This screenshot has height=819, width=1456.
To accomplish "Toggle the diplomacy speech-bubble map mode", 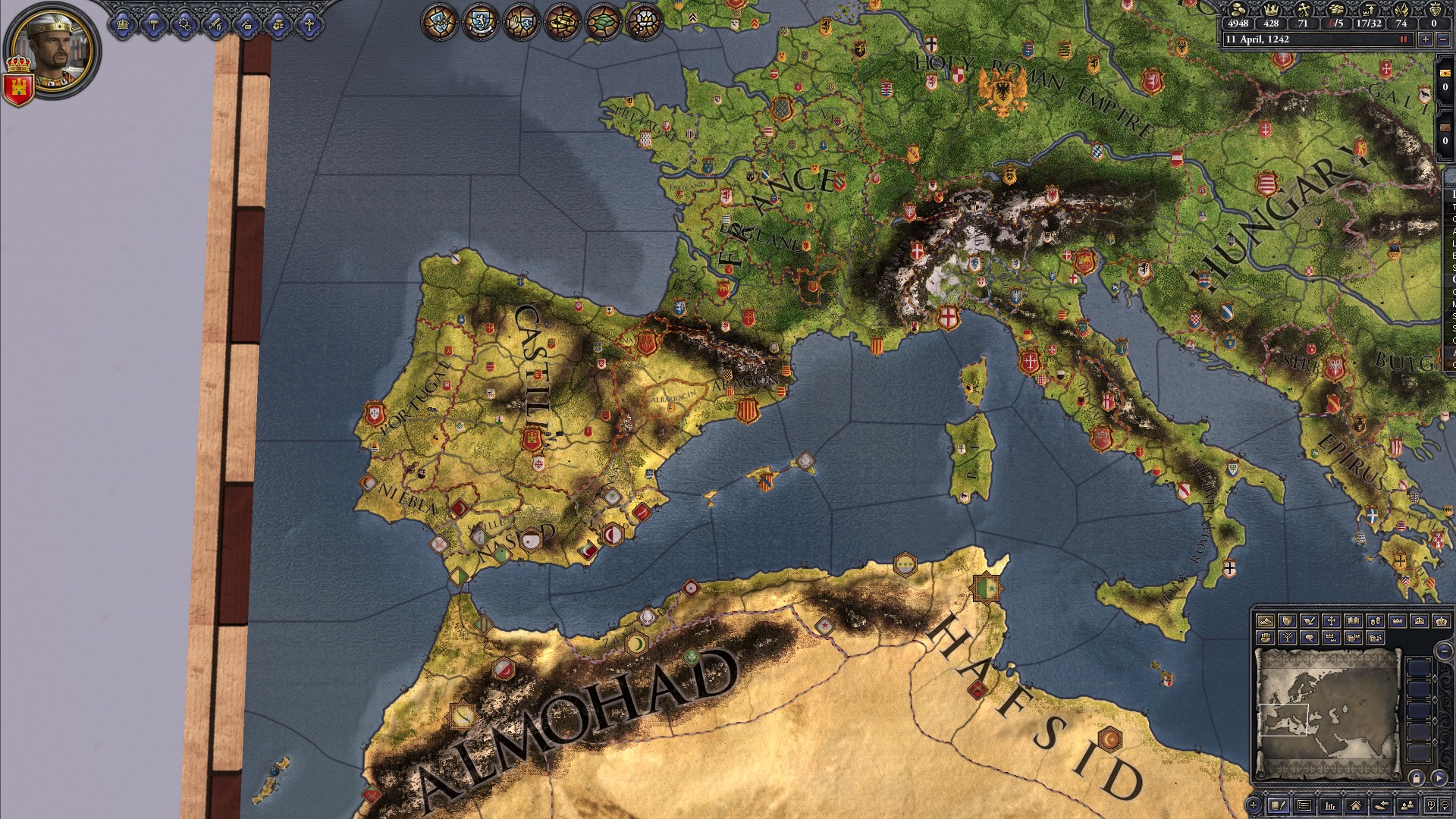I will tap(1308, 638).
